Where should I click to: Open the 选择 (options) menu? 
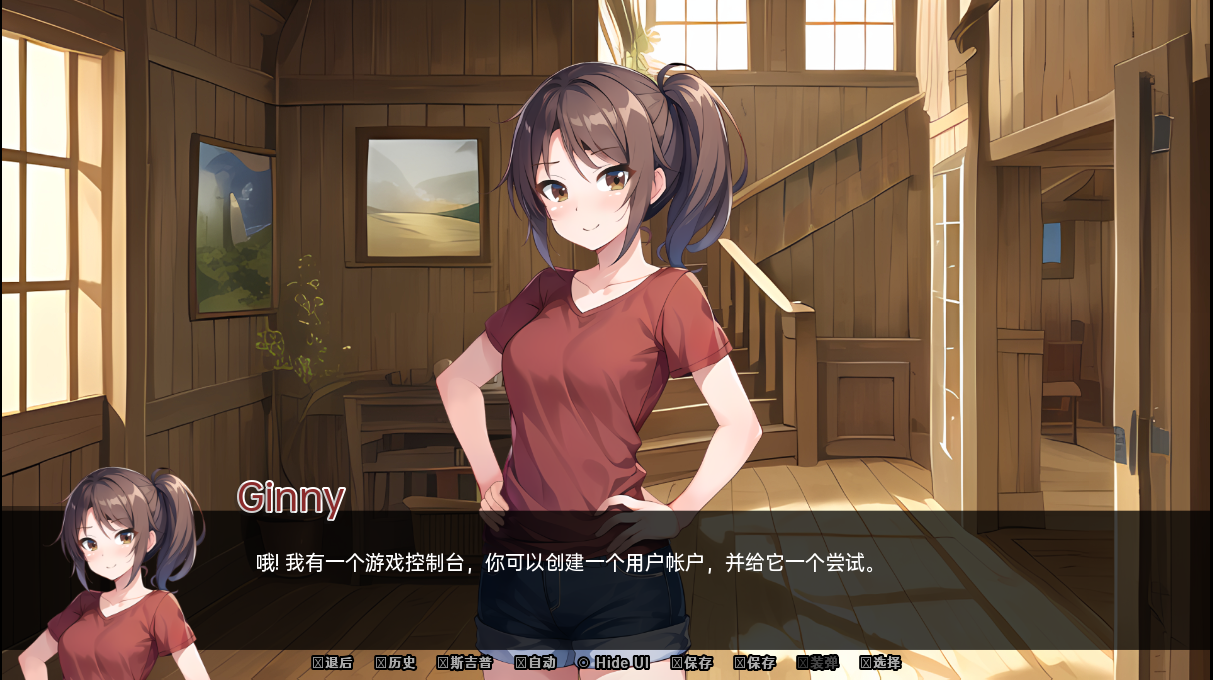point(881,663)
